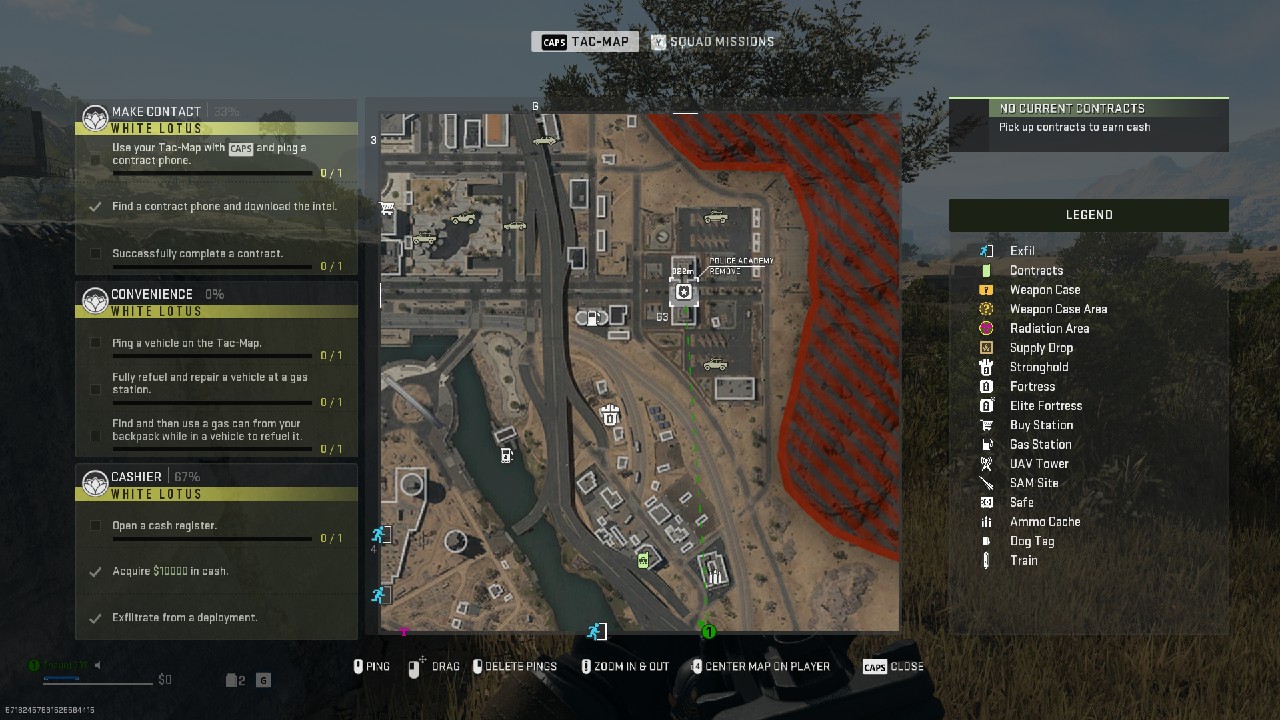Switch to the Squad Missions tab

[712, 41]
